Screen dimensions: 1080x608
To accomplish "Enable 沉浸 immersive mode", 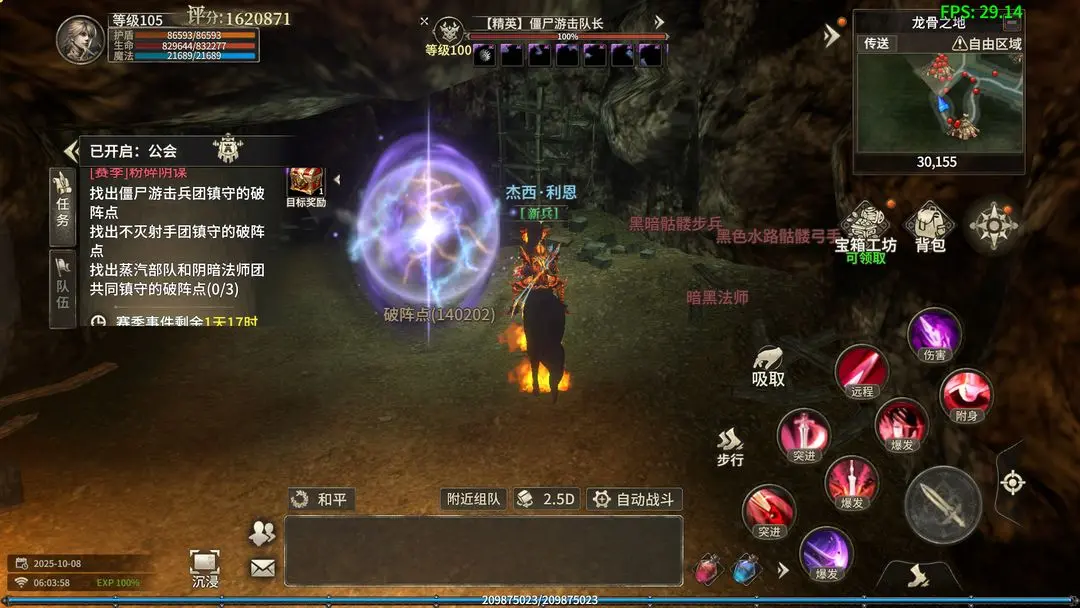I will [x=204, y=566].
